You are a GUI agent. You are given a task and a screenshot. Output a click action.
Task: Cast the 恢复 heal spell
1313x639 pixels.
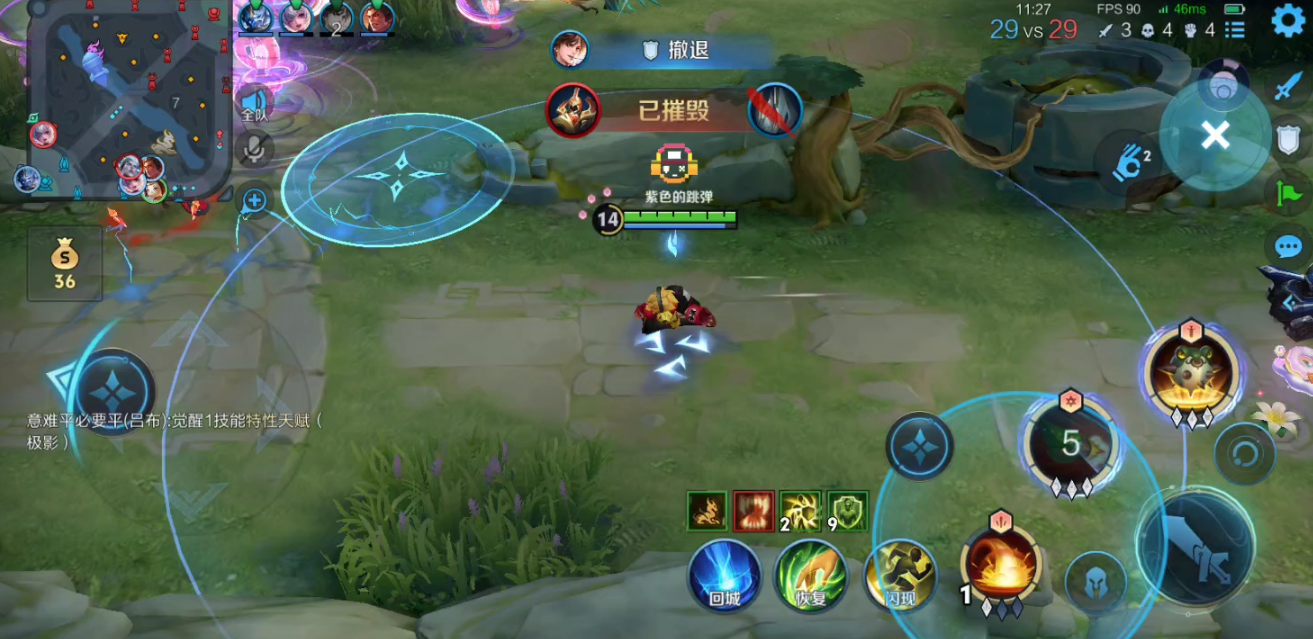811,575
